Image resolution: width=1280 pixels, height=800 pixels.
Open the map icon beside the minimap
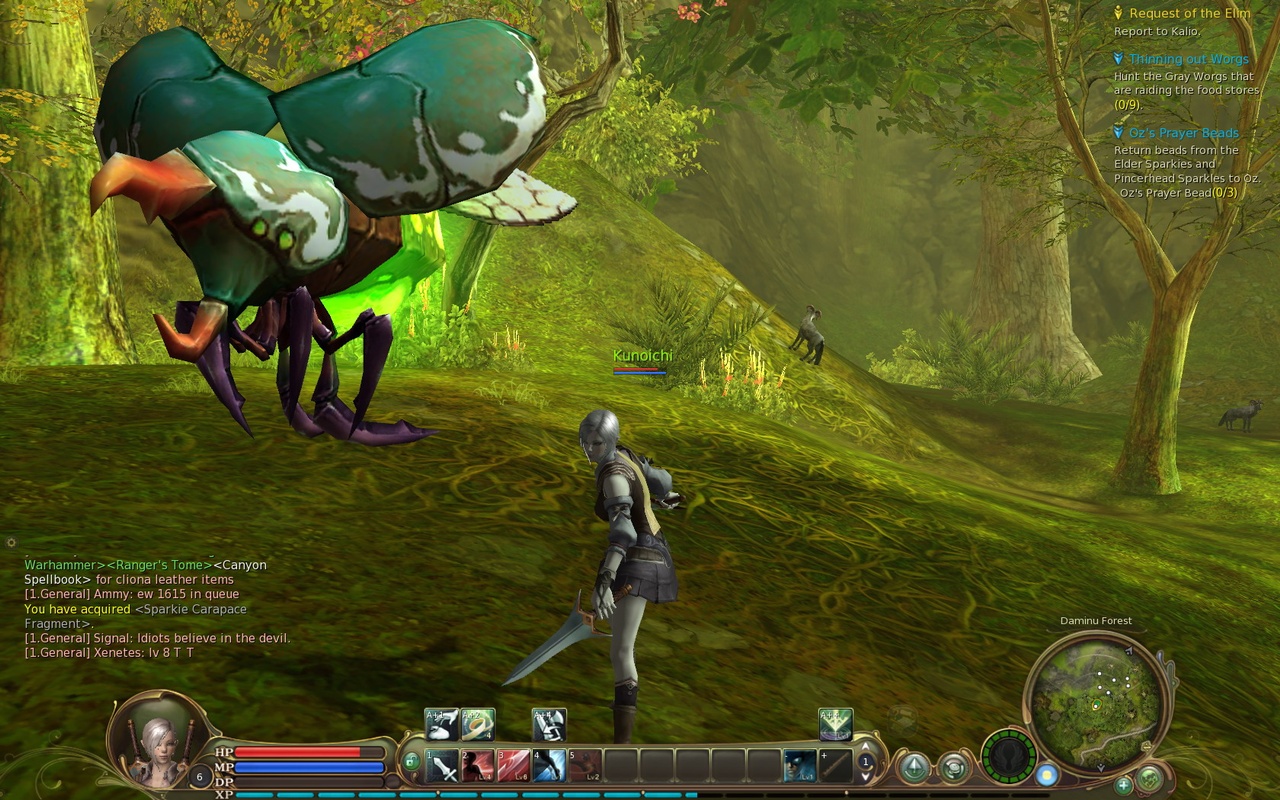click(x=1149, y=781)
